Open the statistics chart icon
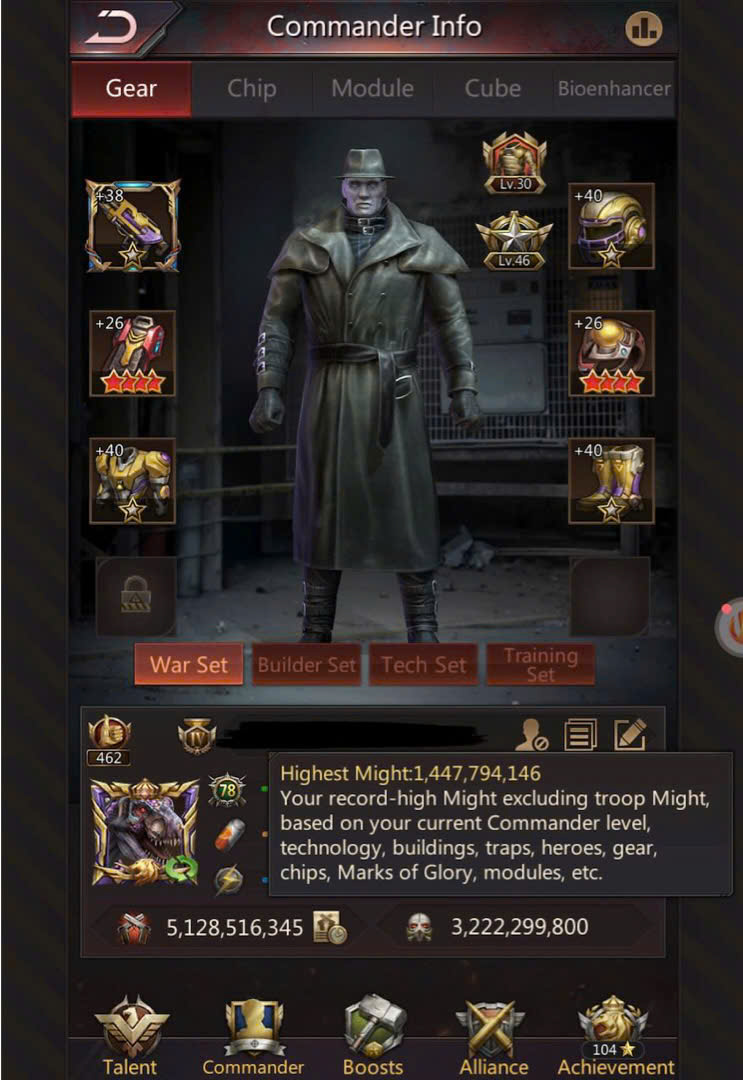This screenshot has width=743, height=1080. (x=644, y=29)
